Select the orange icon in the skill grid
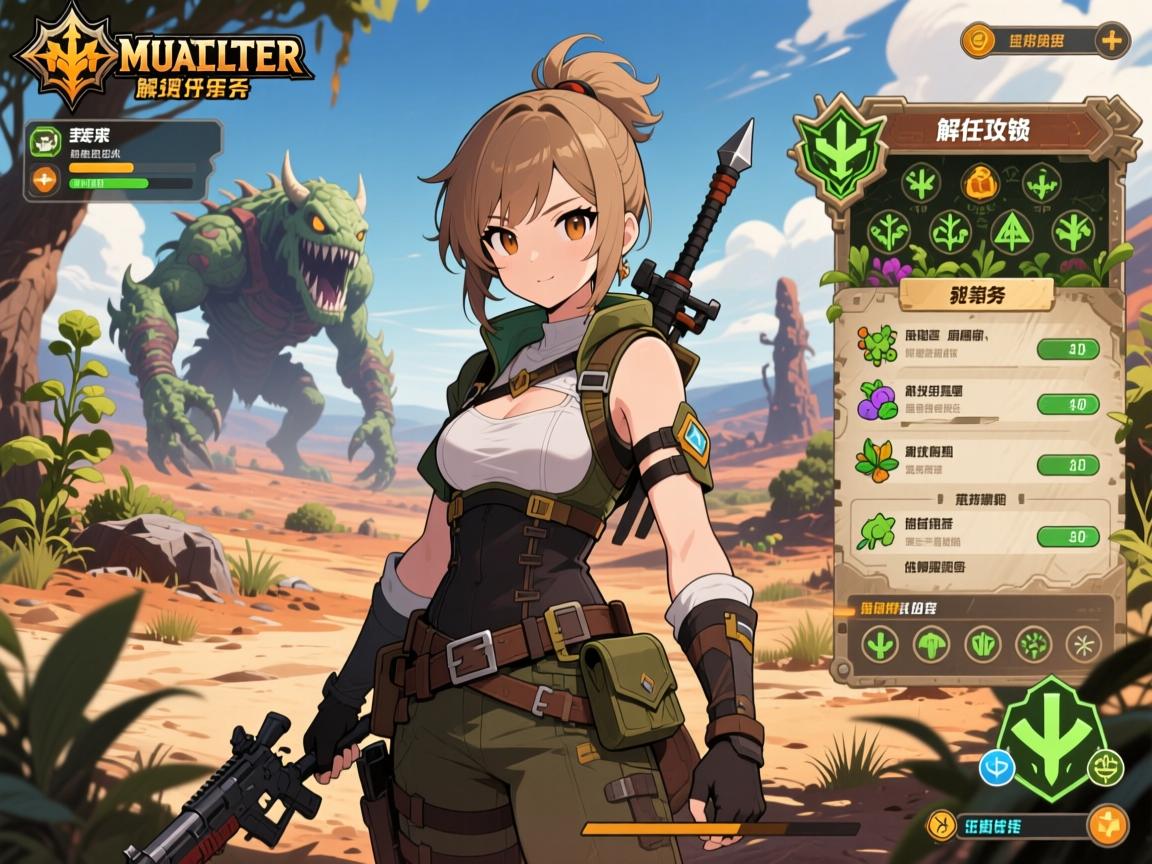The height and width of the screenshot is (864, 1152). point(980,183)
